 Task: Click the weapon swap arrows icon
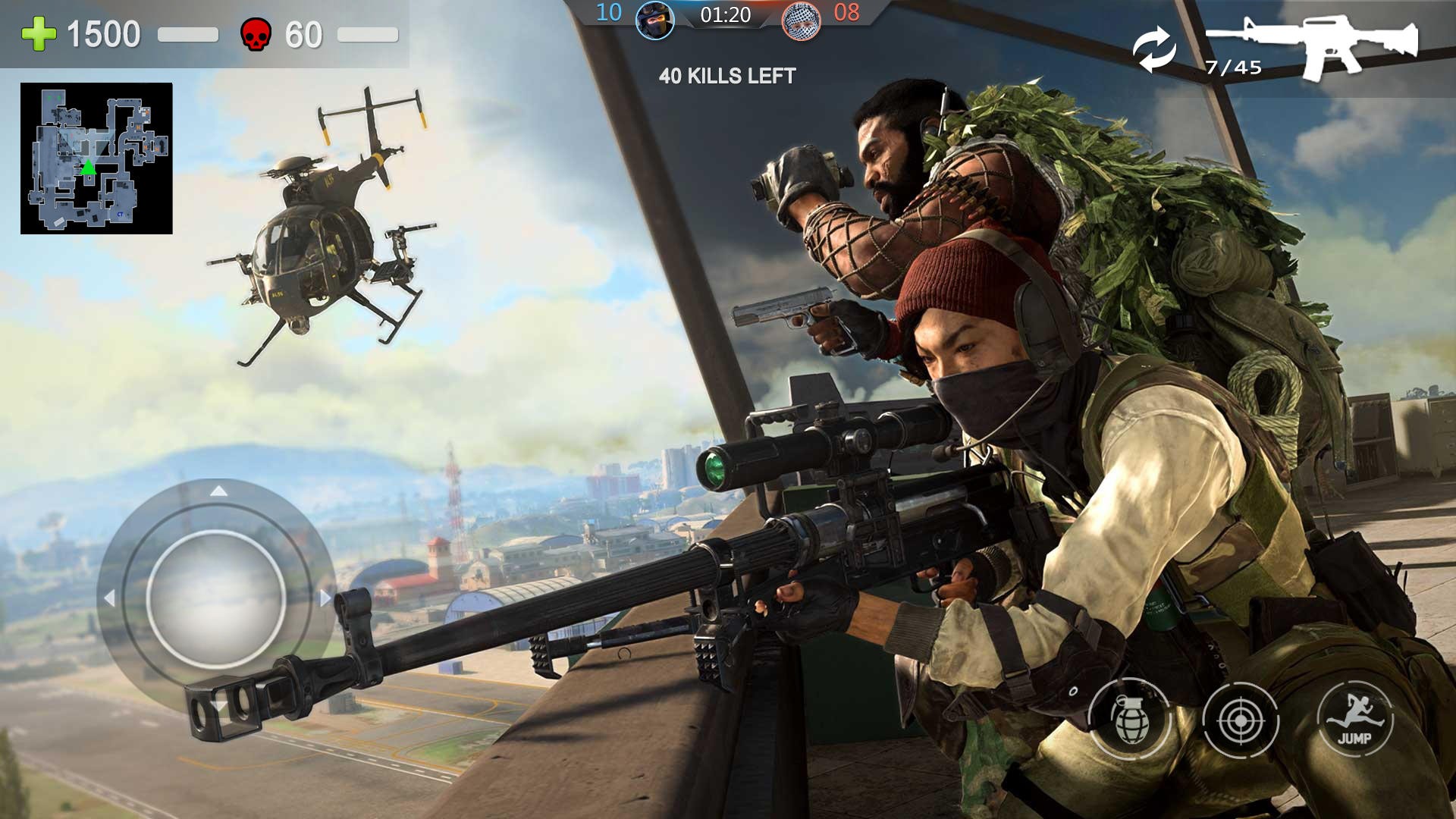(1154, 49)
